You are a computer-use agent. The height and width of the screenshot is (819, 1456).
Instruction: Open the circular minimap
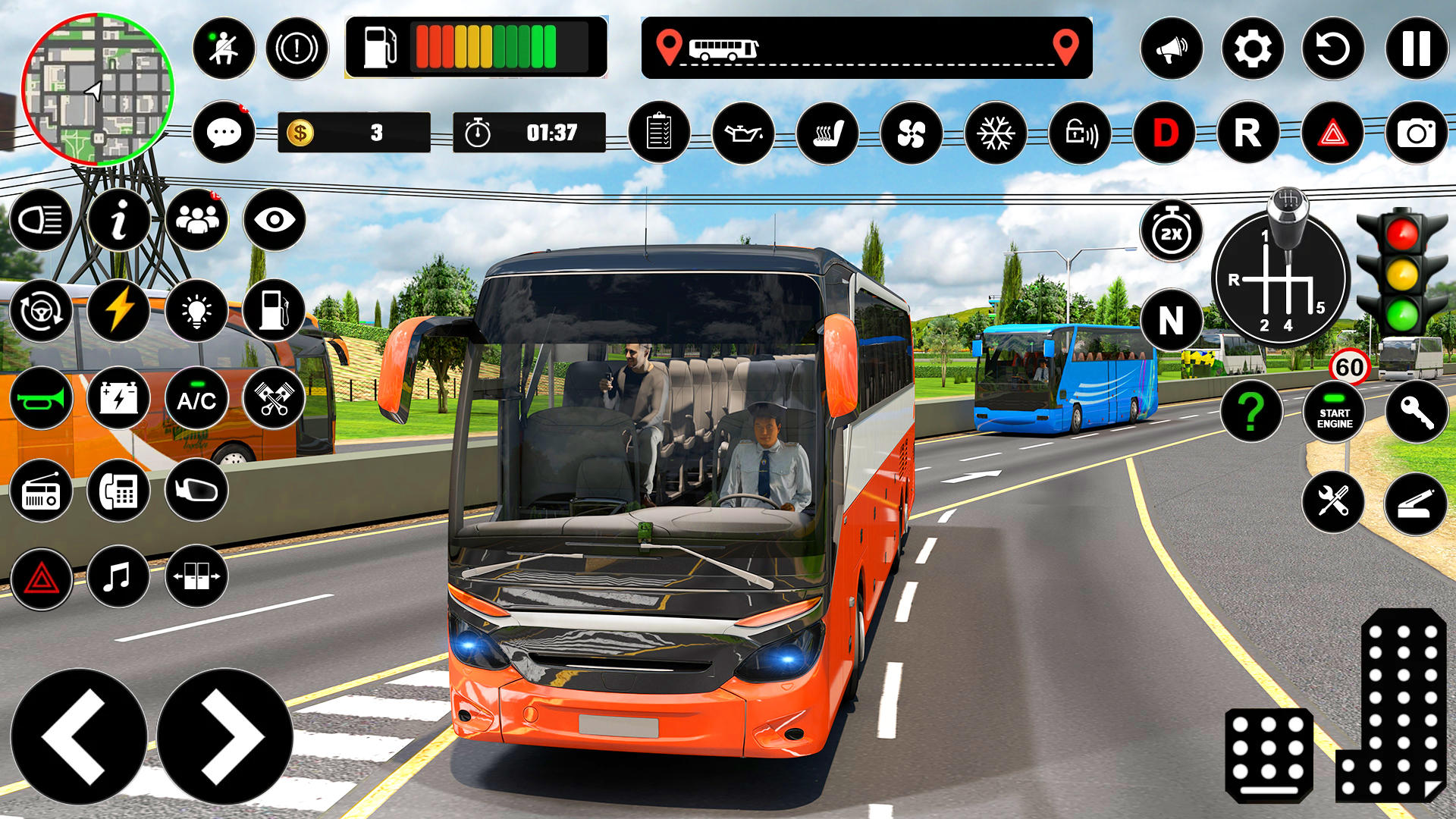(97, 89)
